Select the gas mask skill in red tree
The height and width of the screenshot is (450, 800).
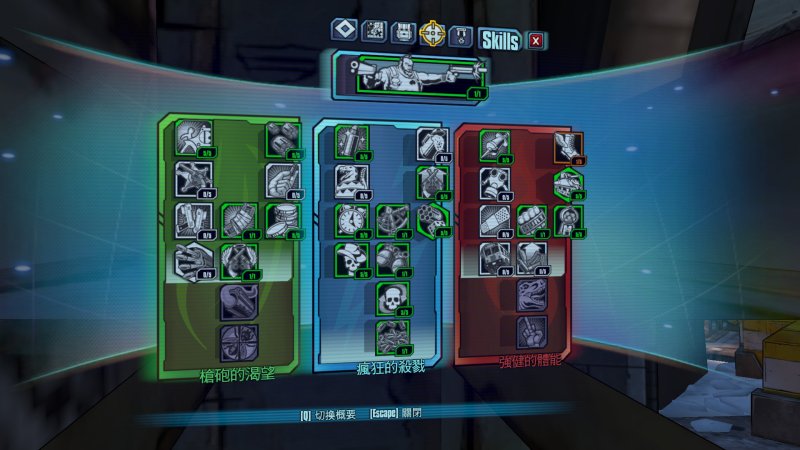(495, 181)
